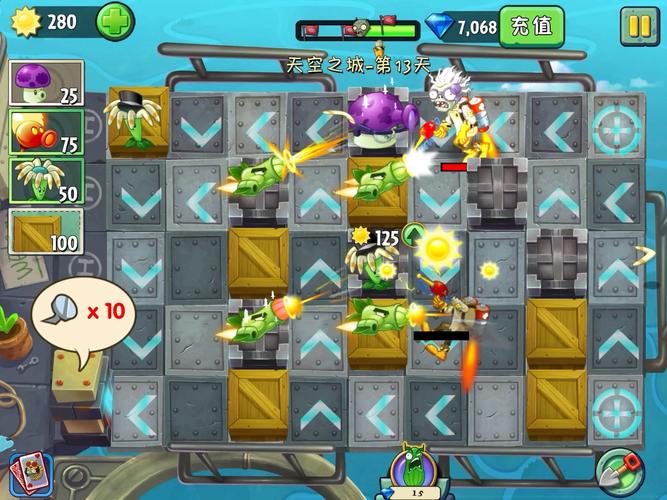Pick the white-petal plant seed packet costing 50
The height and width of the screenshot is (500, 667).
point(46,181)
